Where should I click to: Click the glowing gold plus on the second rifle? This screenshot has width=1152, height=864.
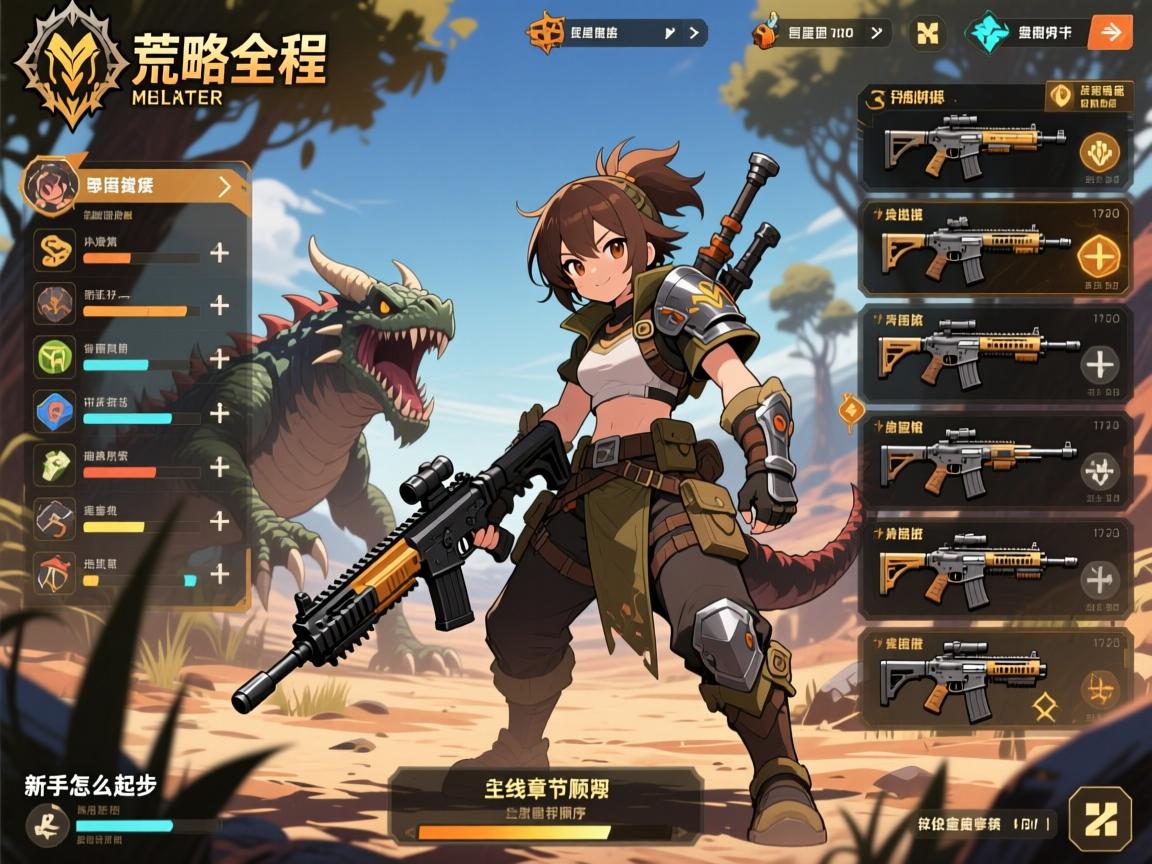1100,256
